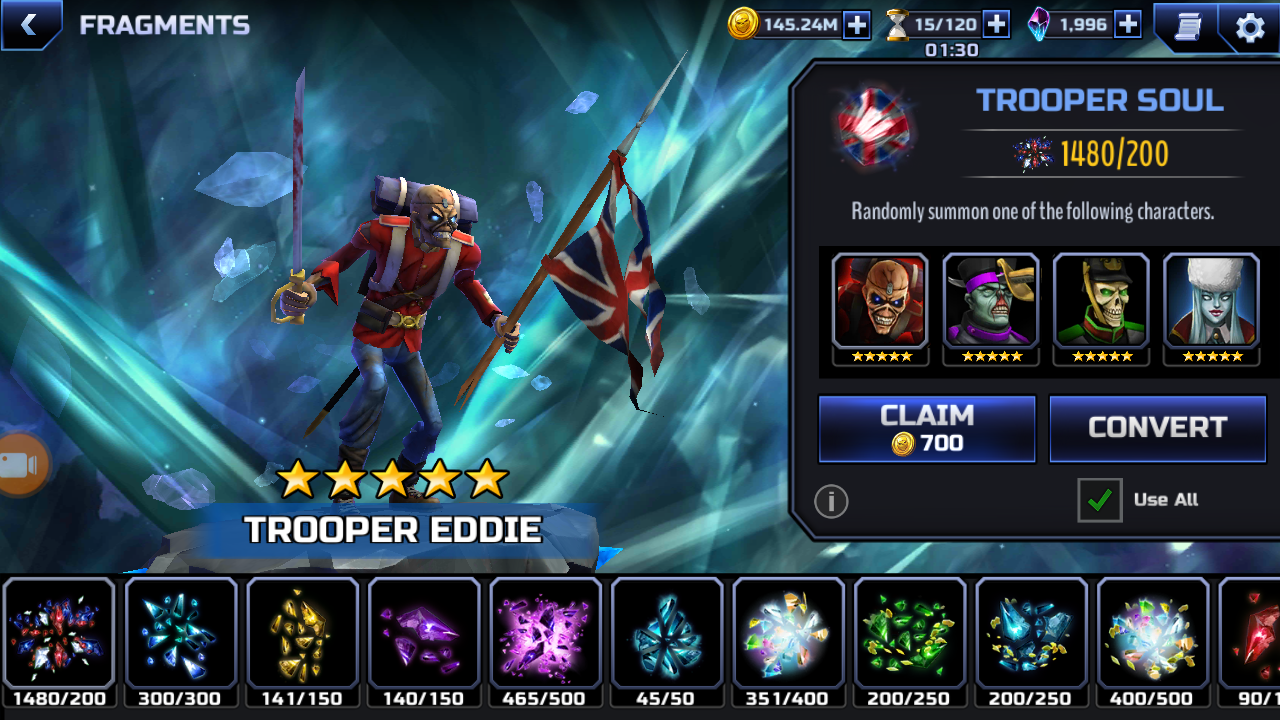Select the 1480/200 Trooper Soul fragments slot

[59, 635]
